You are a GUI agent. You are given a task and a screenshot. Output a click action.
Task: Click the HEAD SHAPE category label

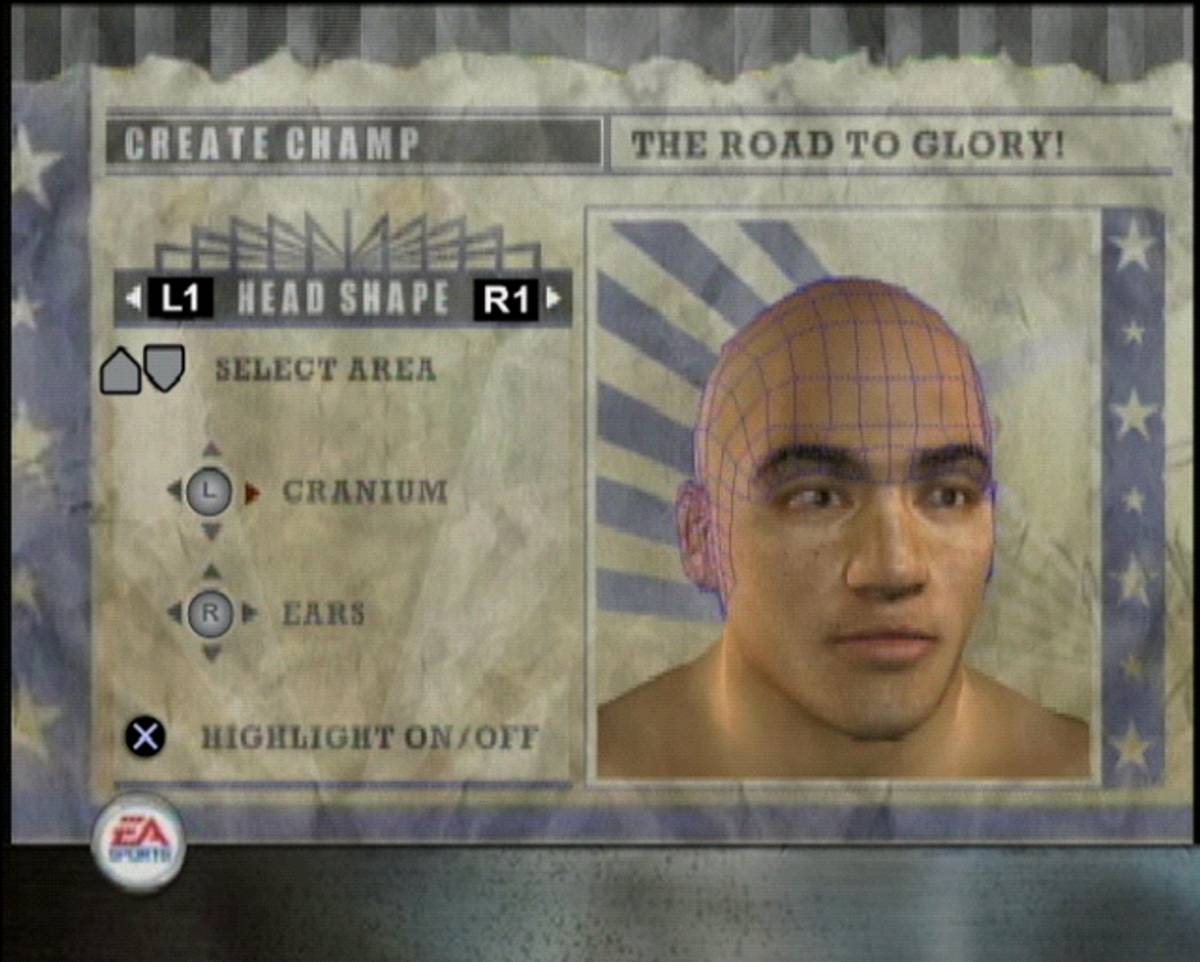(343, 298)
